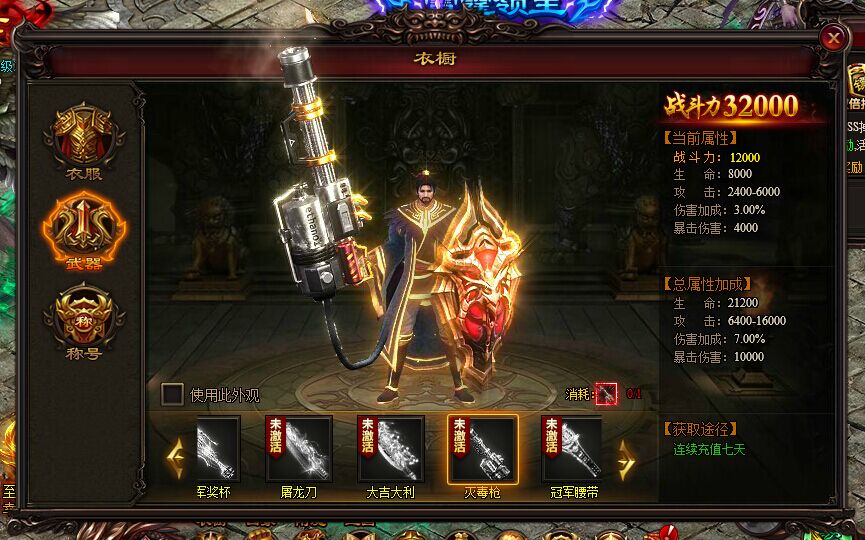865x540 pixels.
Task: Select the 灭毒枪 weapon skin
Action: (x=482, y=449)
